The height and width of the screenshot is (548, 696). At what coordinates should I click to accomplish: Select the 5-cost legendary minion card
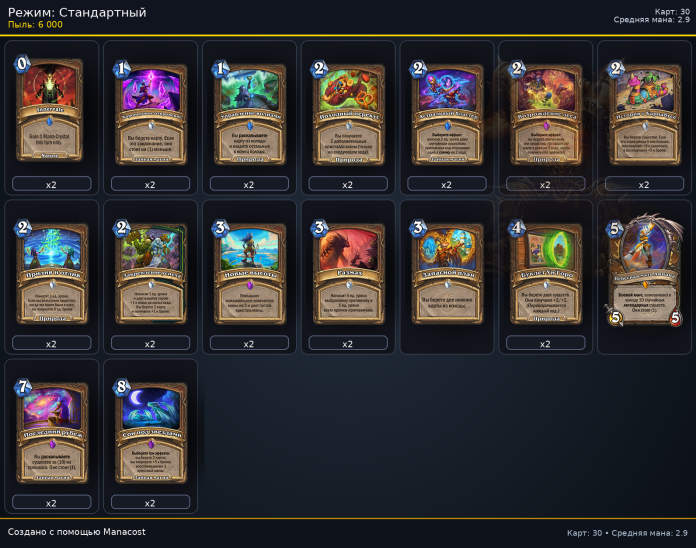point(644,270)
